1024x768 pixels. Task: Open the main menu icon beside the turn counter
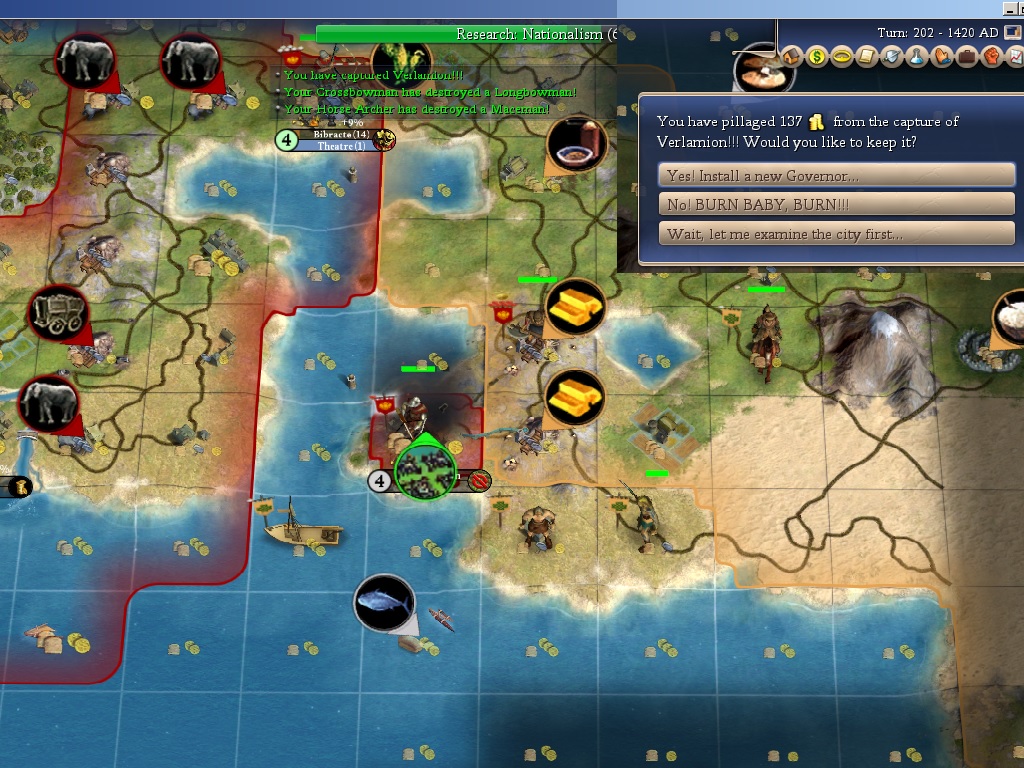coord(1011,33)
